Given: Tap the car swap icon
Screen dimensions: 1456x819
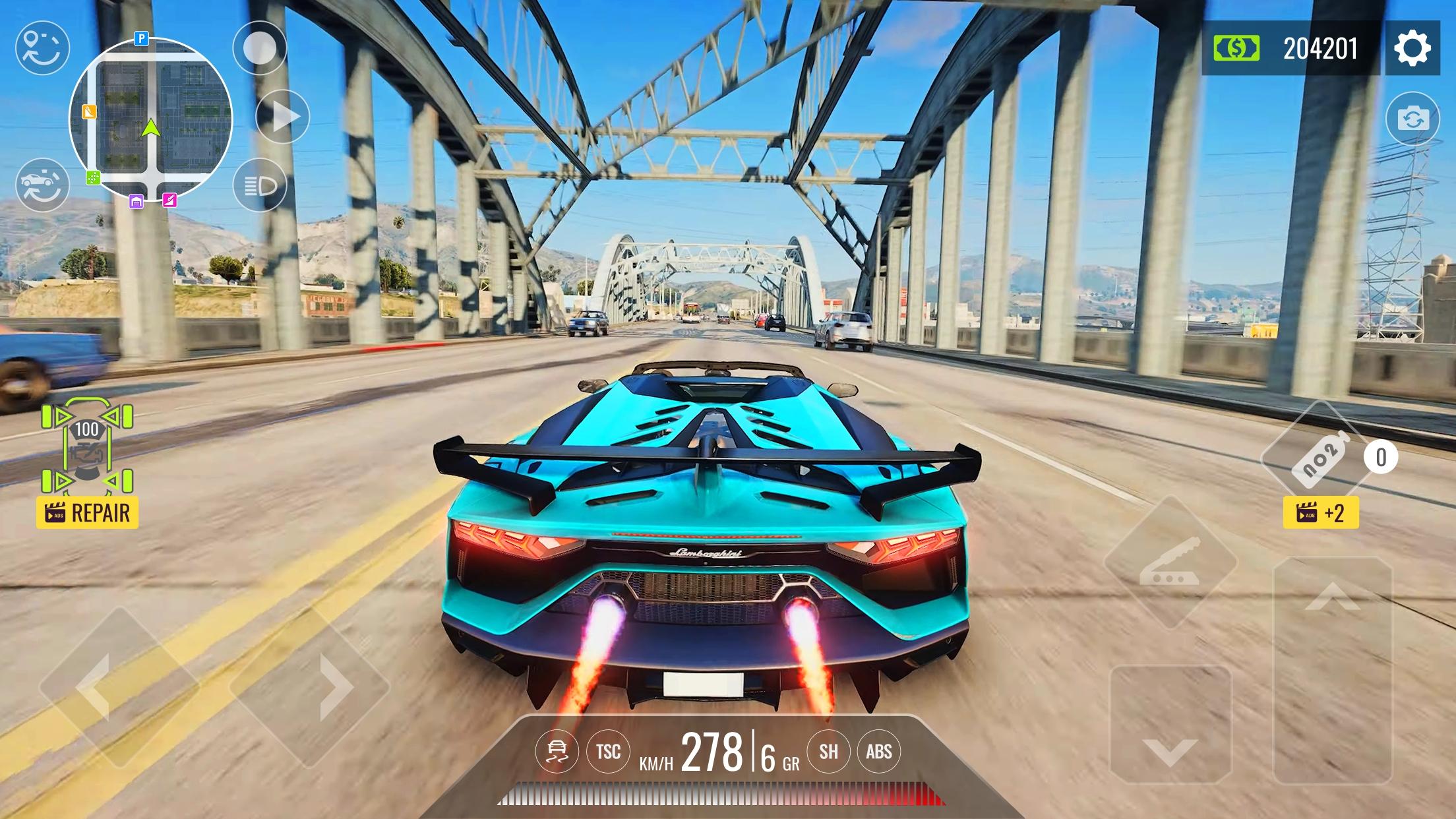Looking at the screenshot, I should 42,185.
